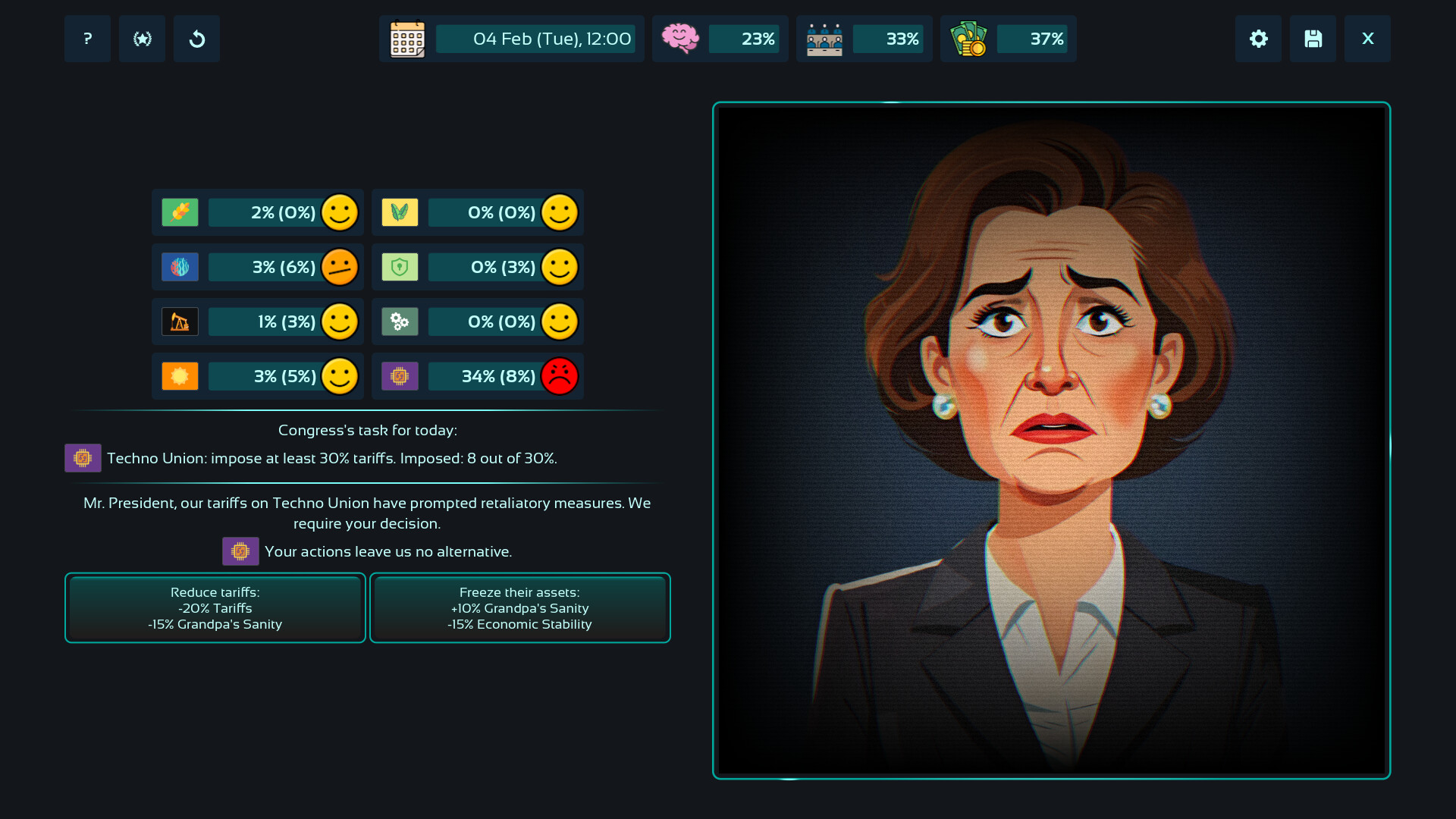Screen dimensions: 1456x819
Task: Click the 34% tariff progress bar
Action: [485, 376]
